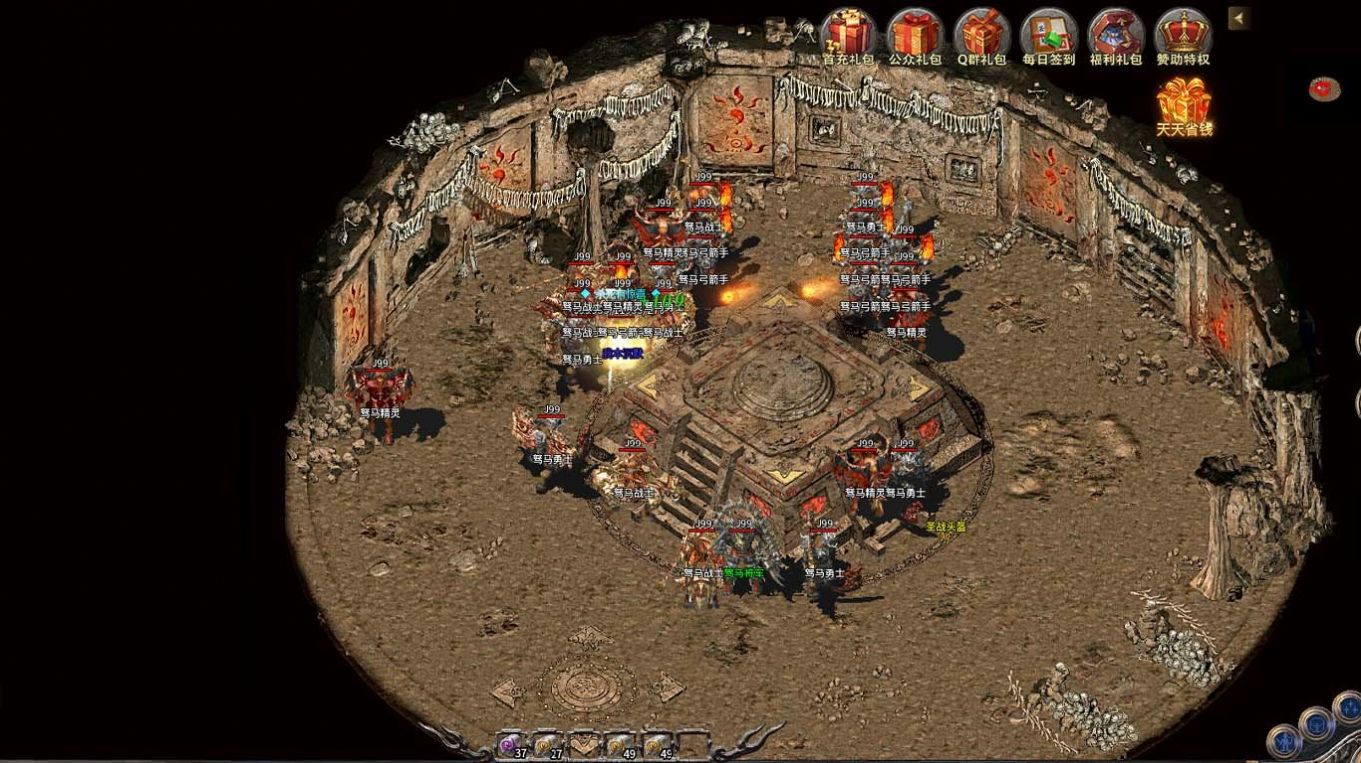
Task: Open the glowing 天天省钱 gift offer
Action: click(1184, 103)
